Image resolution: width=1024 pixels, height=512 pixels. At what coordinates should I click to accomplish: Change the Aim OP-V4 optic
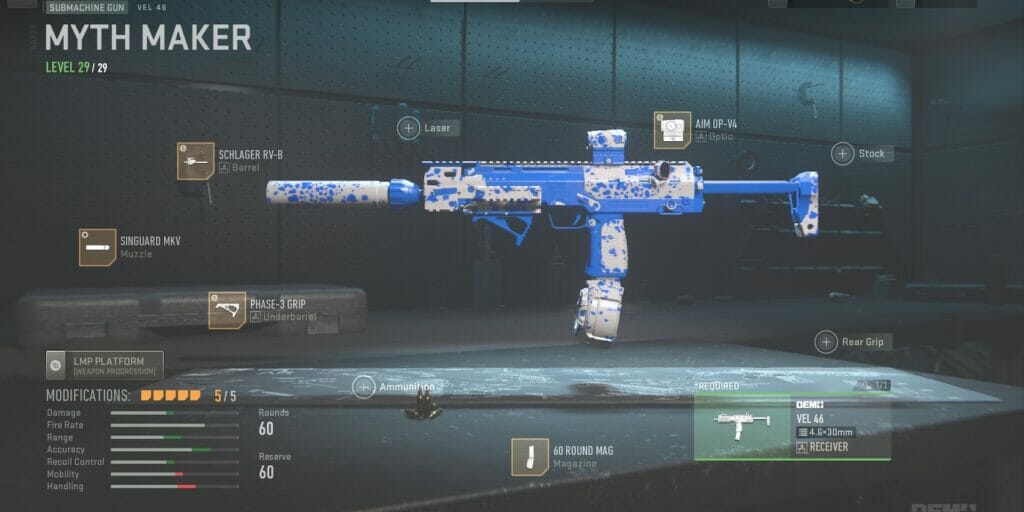(x=673, y=130)
